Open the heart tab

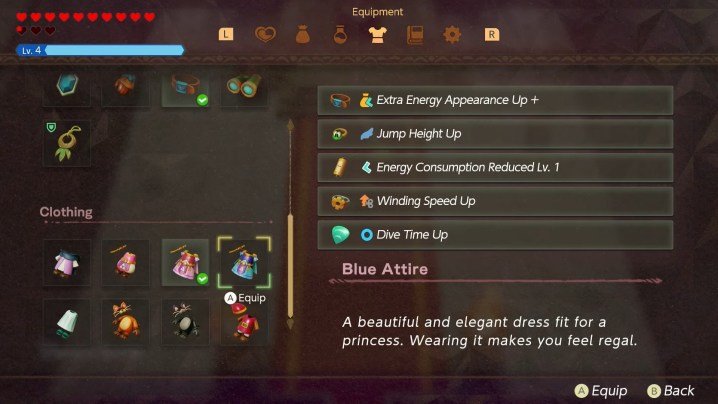pos(264,35)
